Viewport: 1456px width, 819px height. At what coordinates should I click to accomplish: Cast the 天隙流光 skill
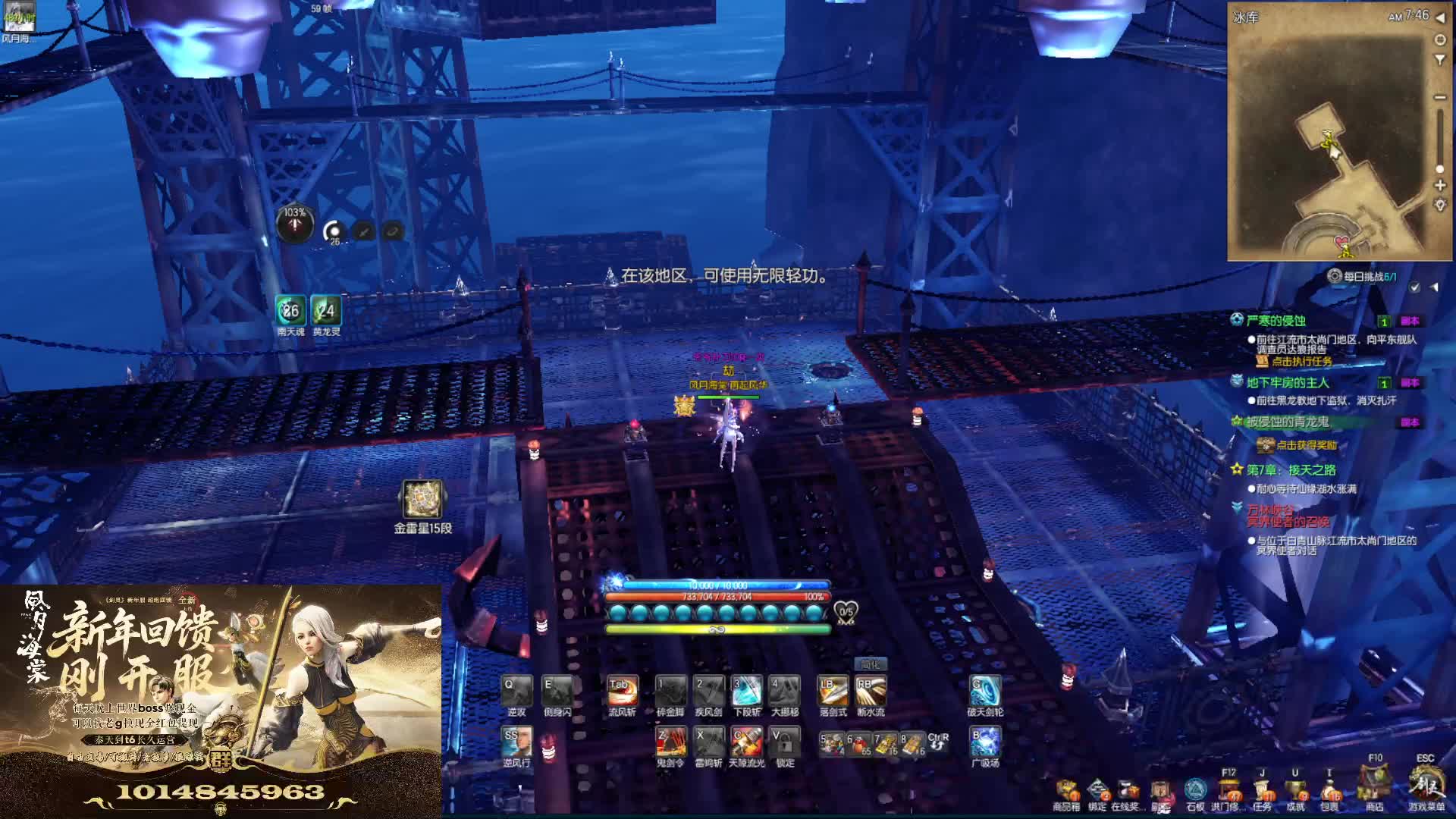[x=746, y=742]
